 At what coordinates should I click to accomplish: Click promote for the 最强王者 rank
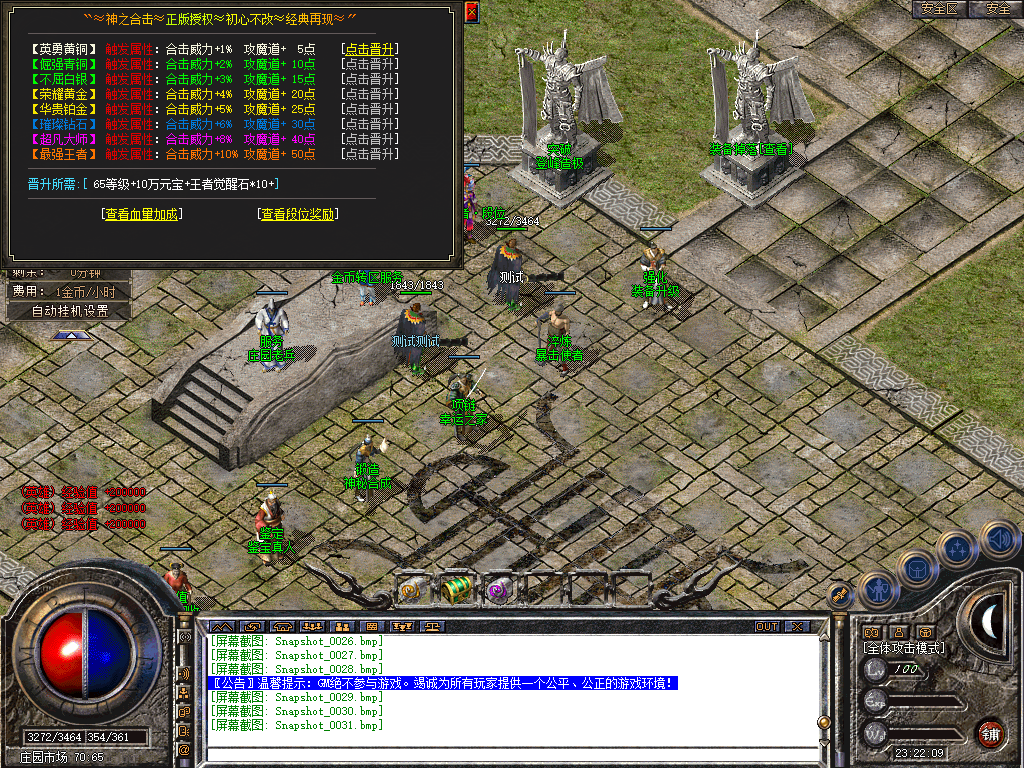pos(369,154)
